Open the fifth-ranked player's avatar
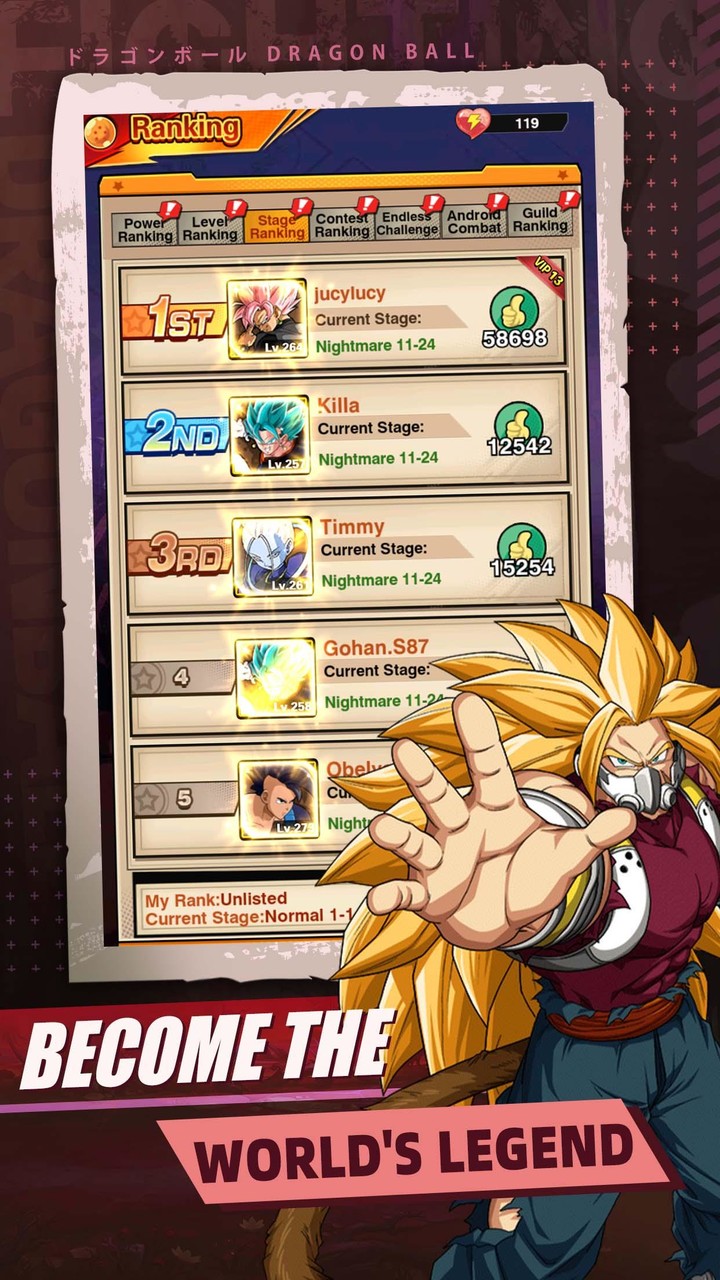The image size is (720, 1280). point(278,799)
